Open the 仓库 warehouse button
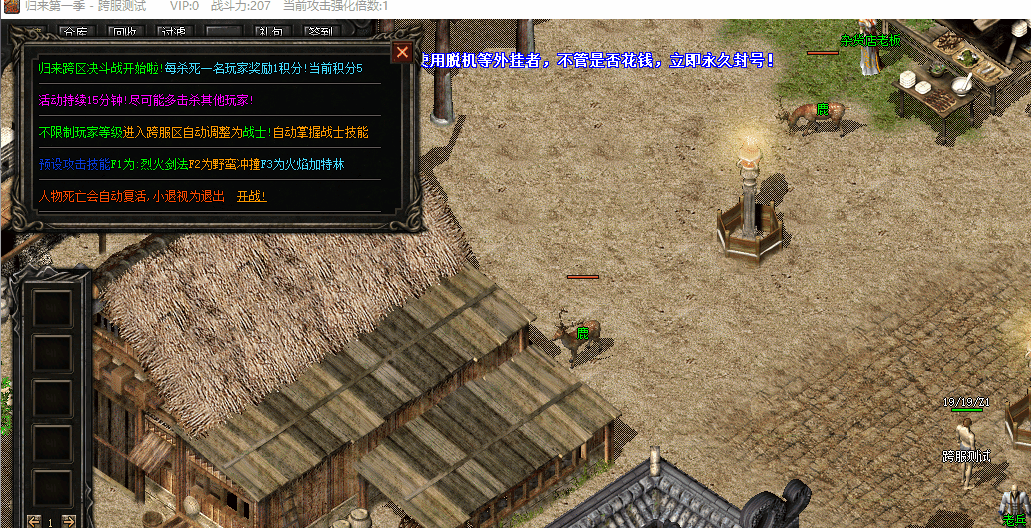Image resolution: width=1031 pixels, height=528 pixels. (x=74, y=33)
